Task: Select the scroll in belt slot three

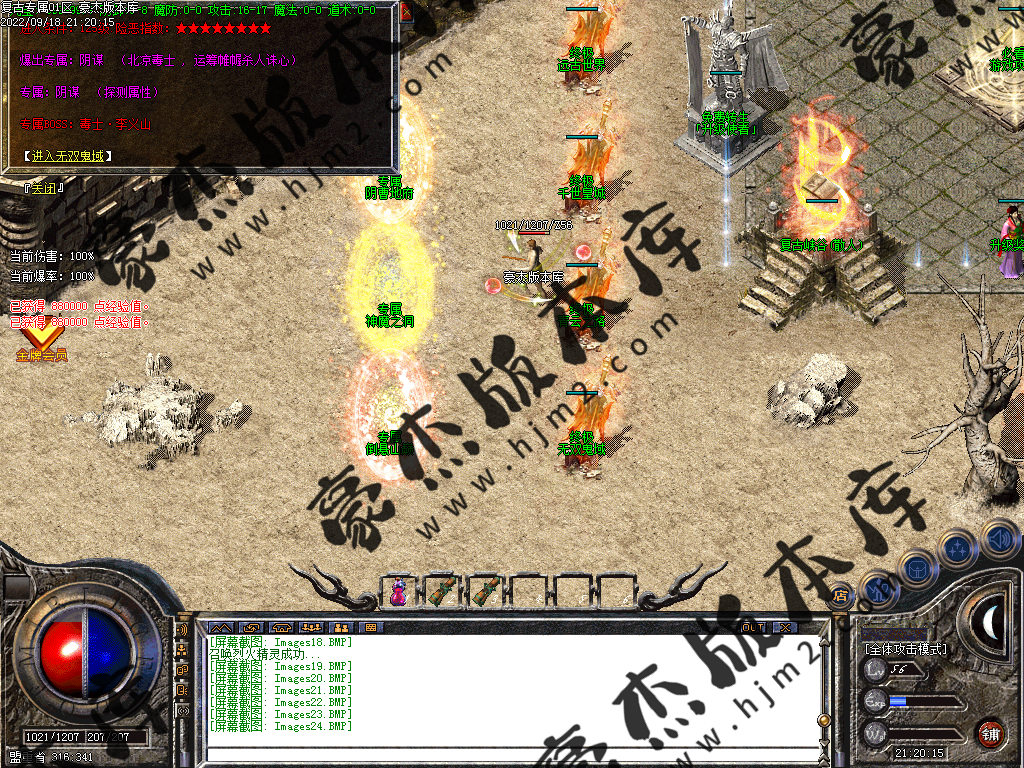Action: pos(485,591)
